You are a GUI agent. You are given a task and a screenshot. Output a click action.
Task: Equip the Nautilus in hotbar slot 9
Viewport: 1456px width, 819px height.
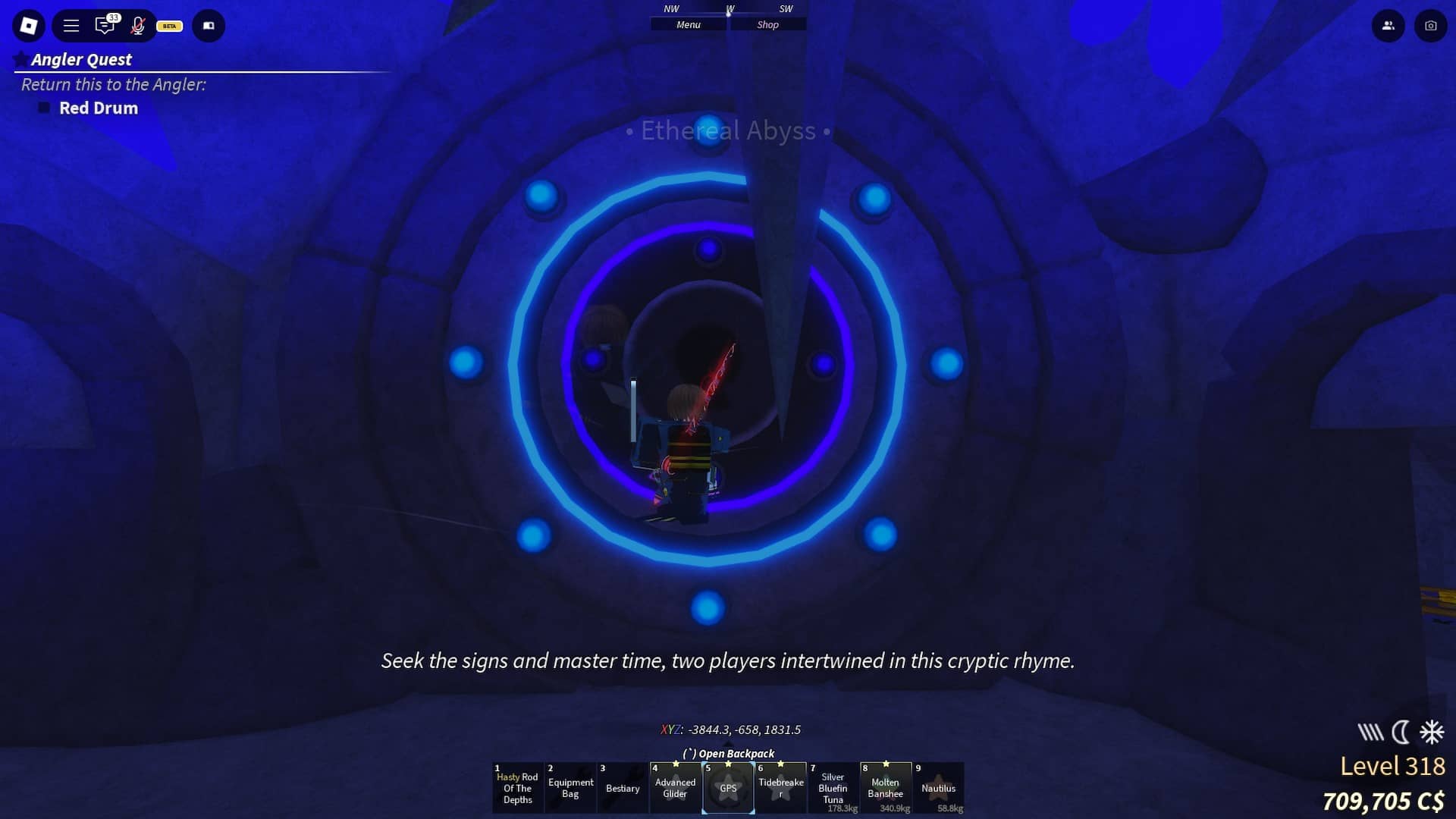pyautogui.click(x=939, y=789)
